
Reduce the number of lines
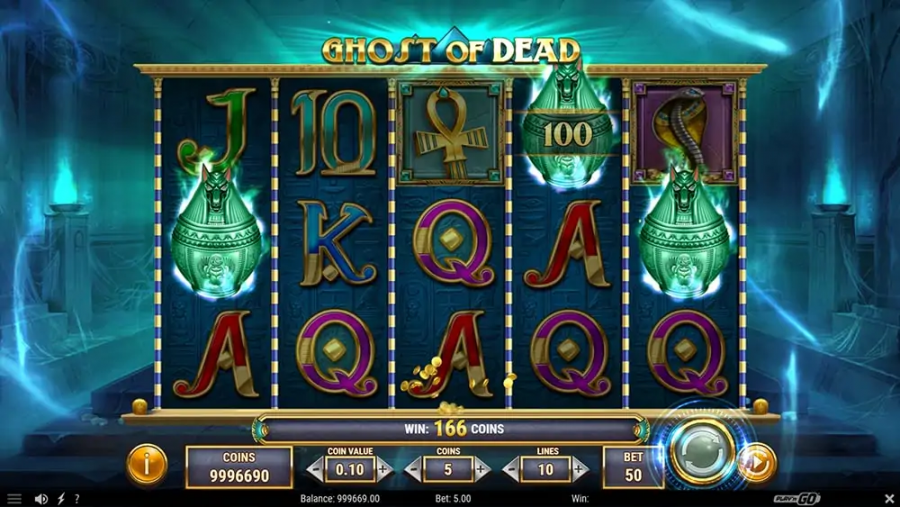[511, 469]
